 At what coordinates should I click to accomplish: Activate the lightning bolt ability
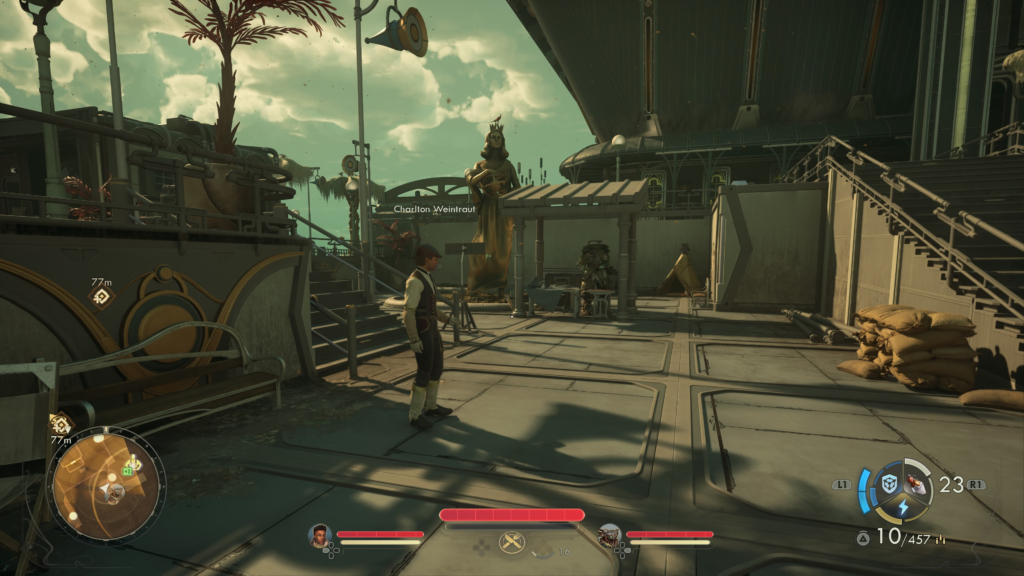pos(903,508)
